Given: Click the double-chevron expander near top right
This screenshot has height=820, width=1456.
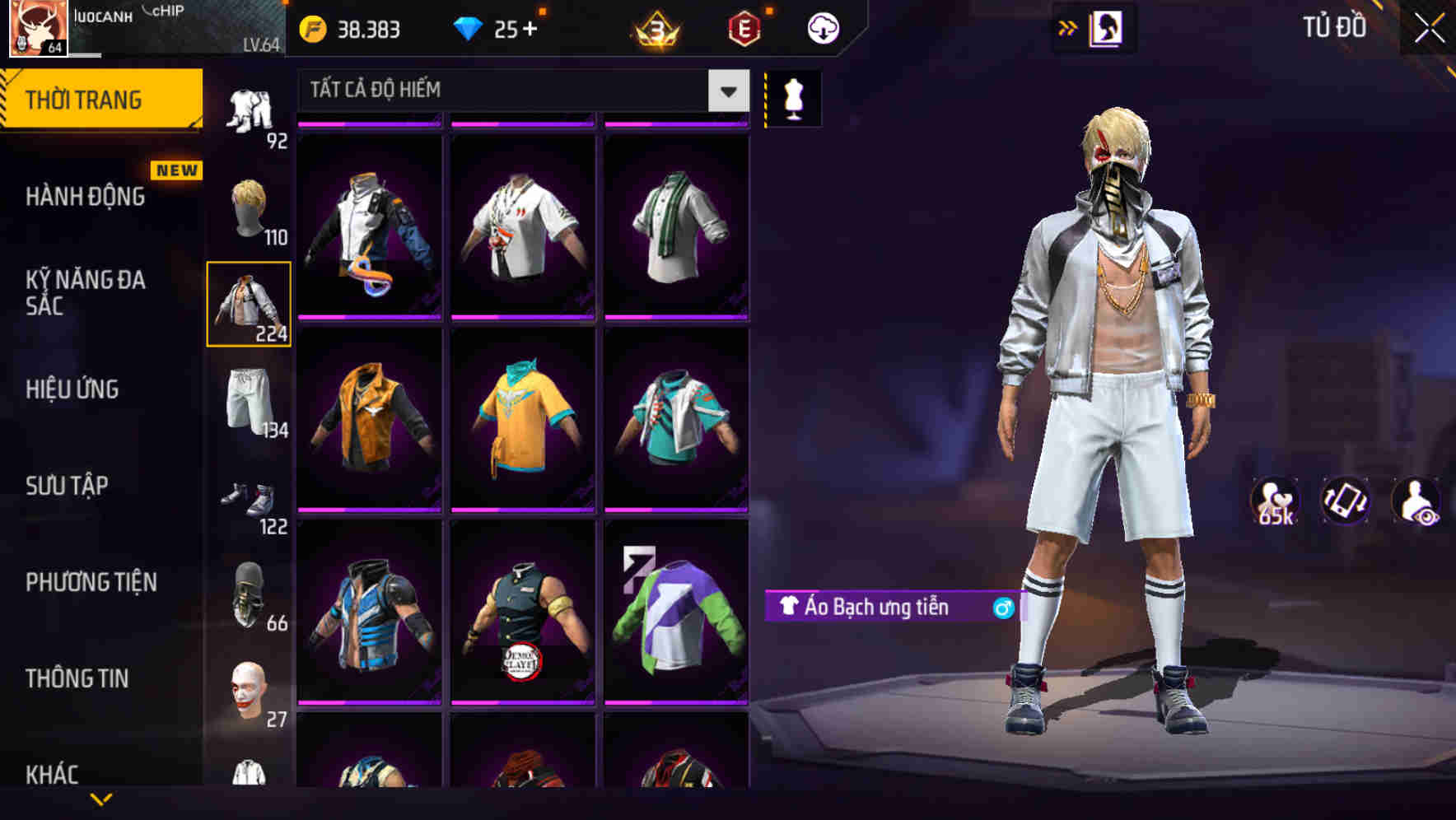Looking at the screenshot, I should 1068,27.
